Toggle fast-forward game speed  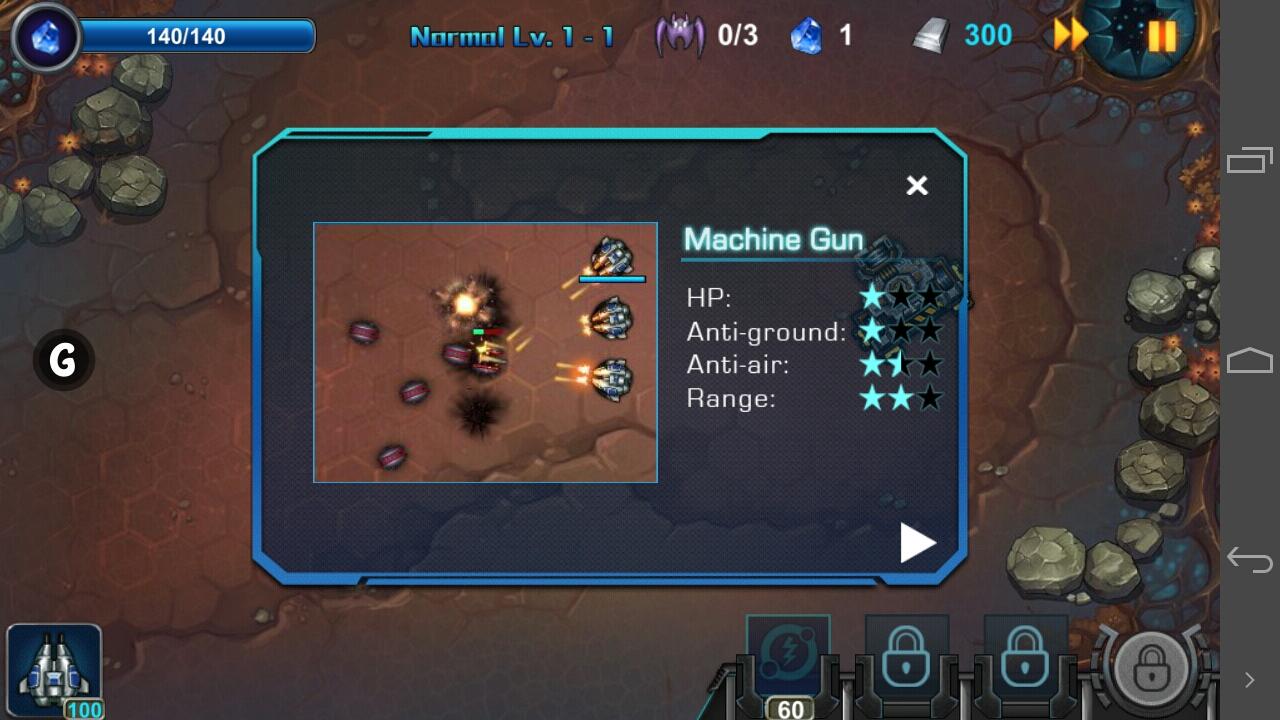pyautogui.click(x=1069, y=35)
